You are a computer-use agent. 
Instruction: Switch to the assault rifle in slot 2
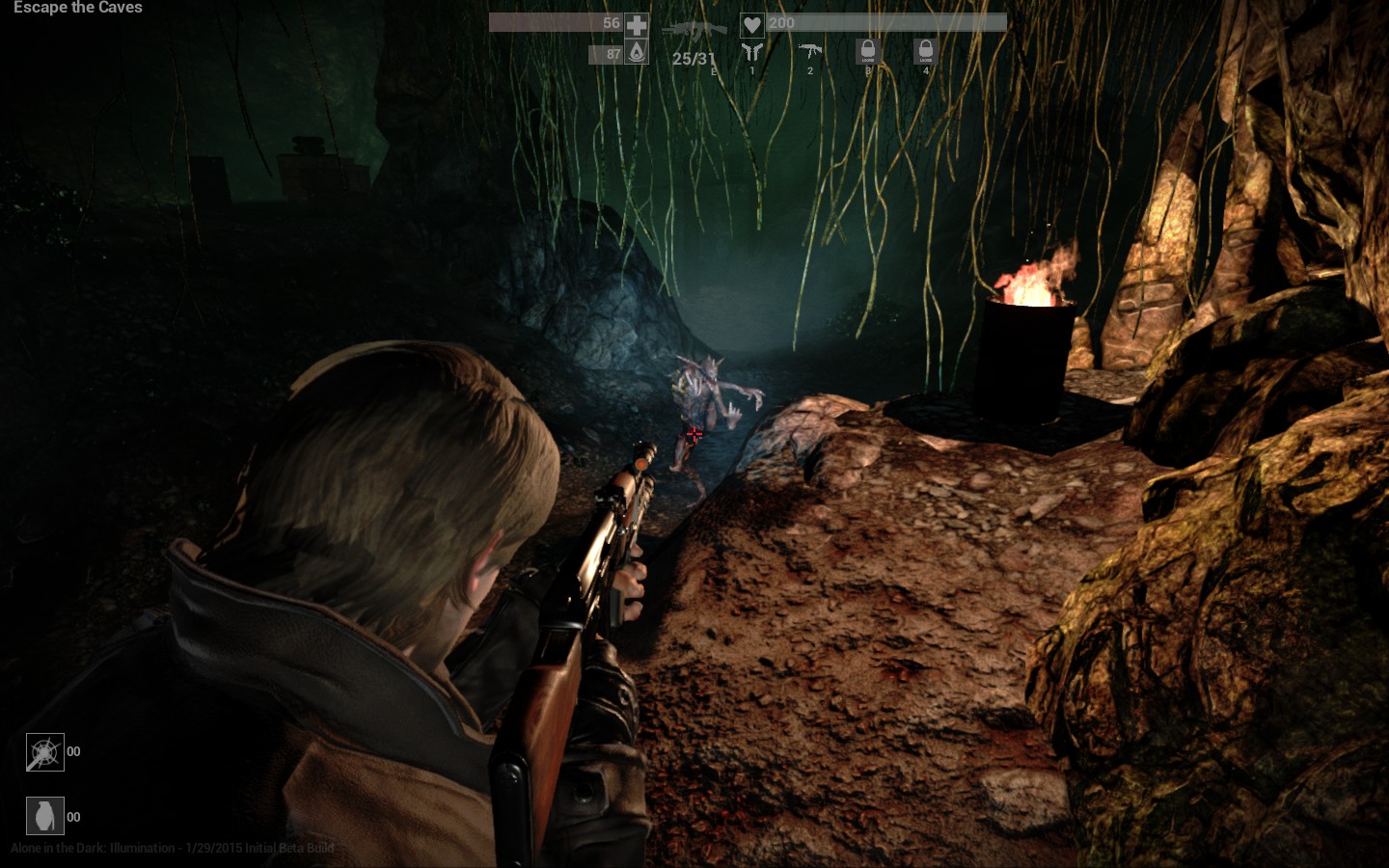tap(810, 51)
